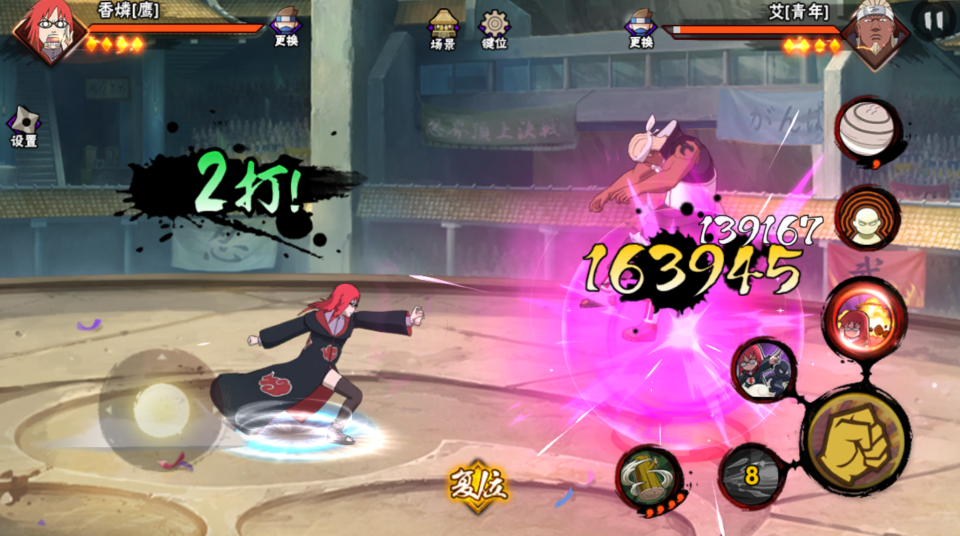Open the 设置 shuriken settings

[x=23, y=125]
